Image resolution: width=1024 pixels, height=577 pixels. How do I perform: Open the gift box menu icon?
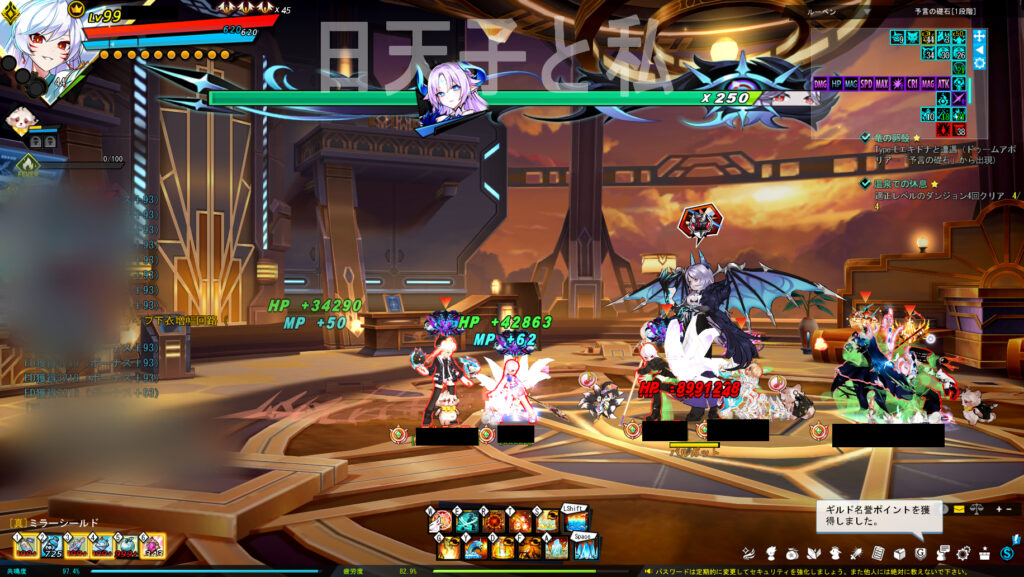[x=985, y=553]
